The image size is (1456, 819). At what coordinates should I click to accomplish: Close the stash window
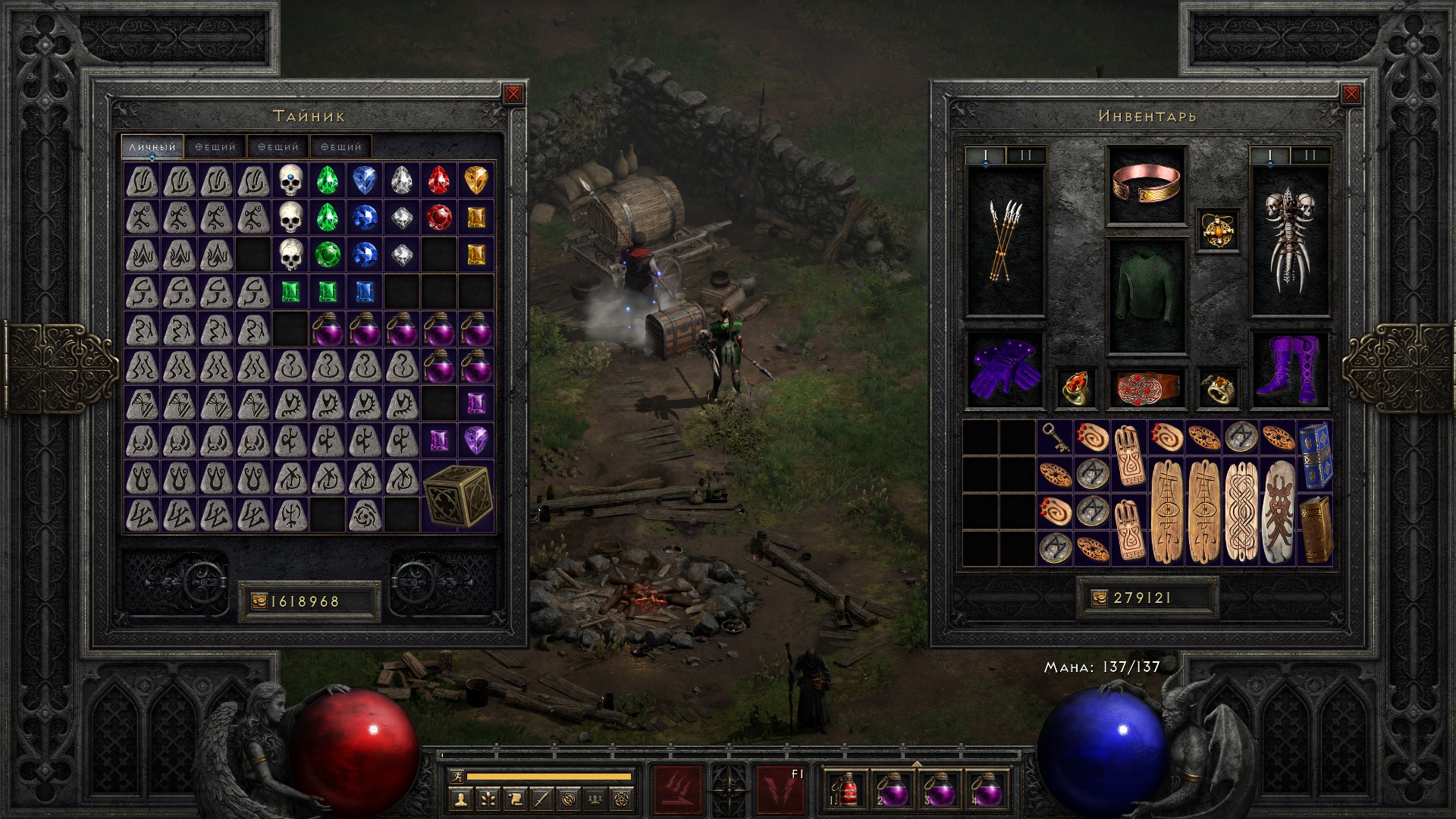coord(513,94)
